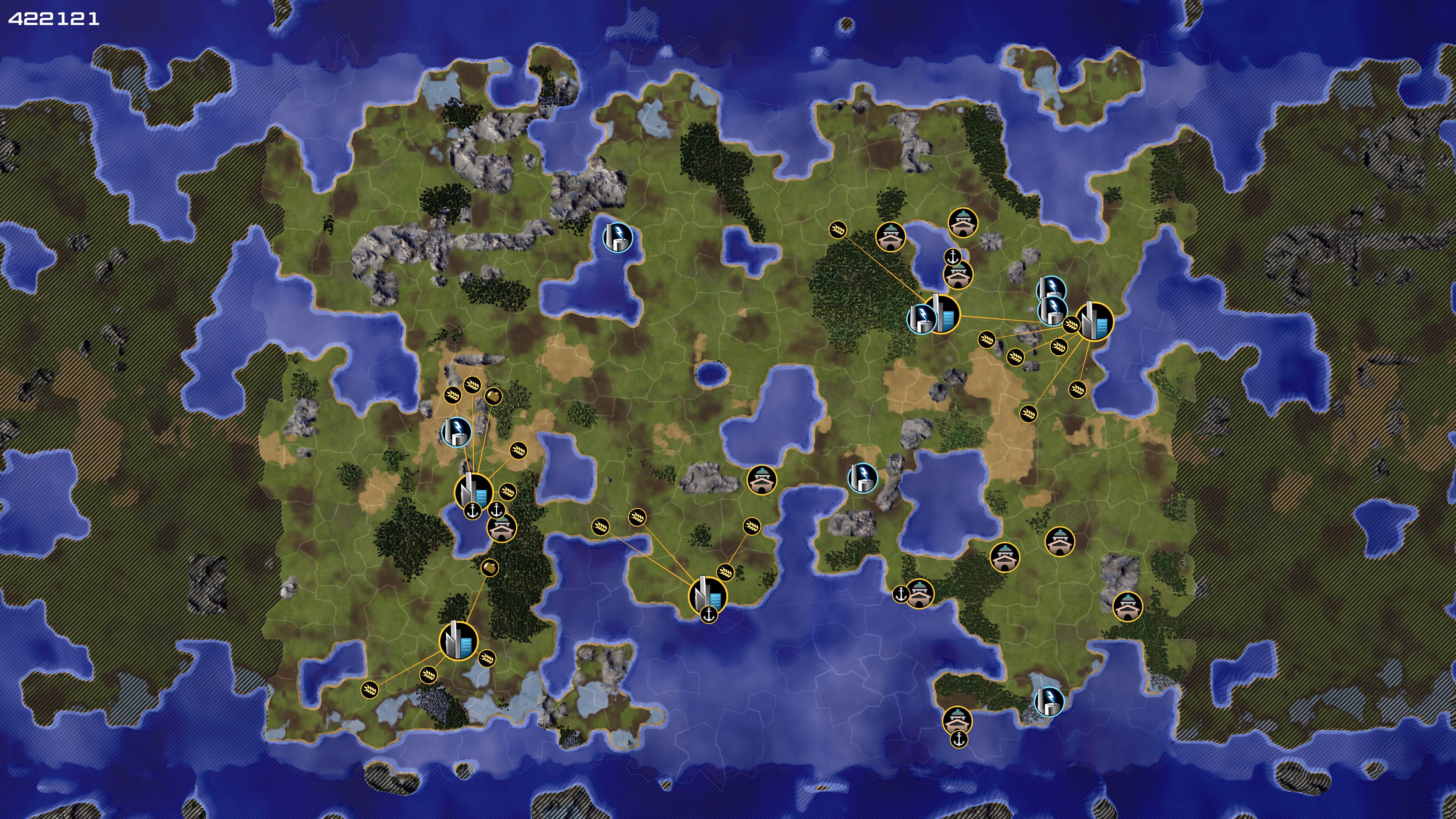Select the power plant icon overlapping a city
The height and width of the screenshot is (819, 1456).
pyautogui.click(x=921, y=318)
